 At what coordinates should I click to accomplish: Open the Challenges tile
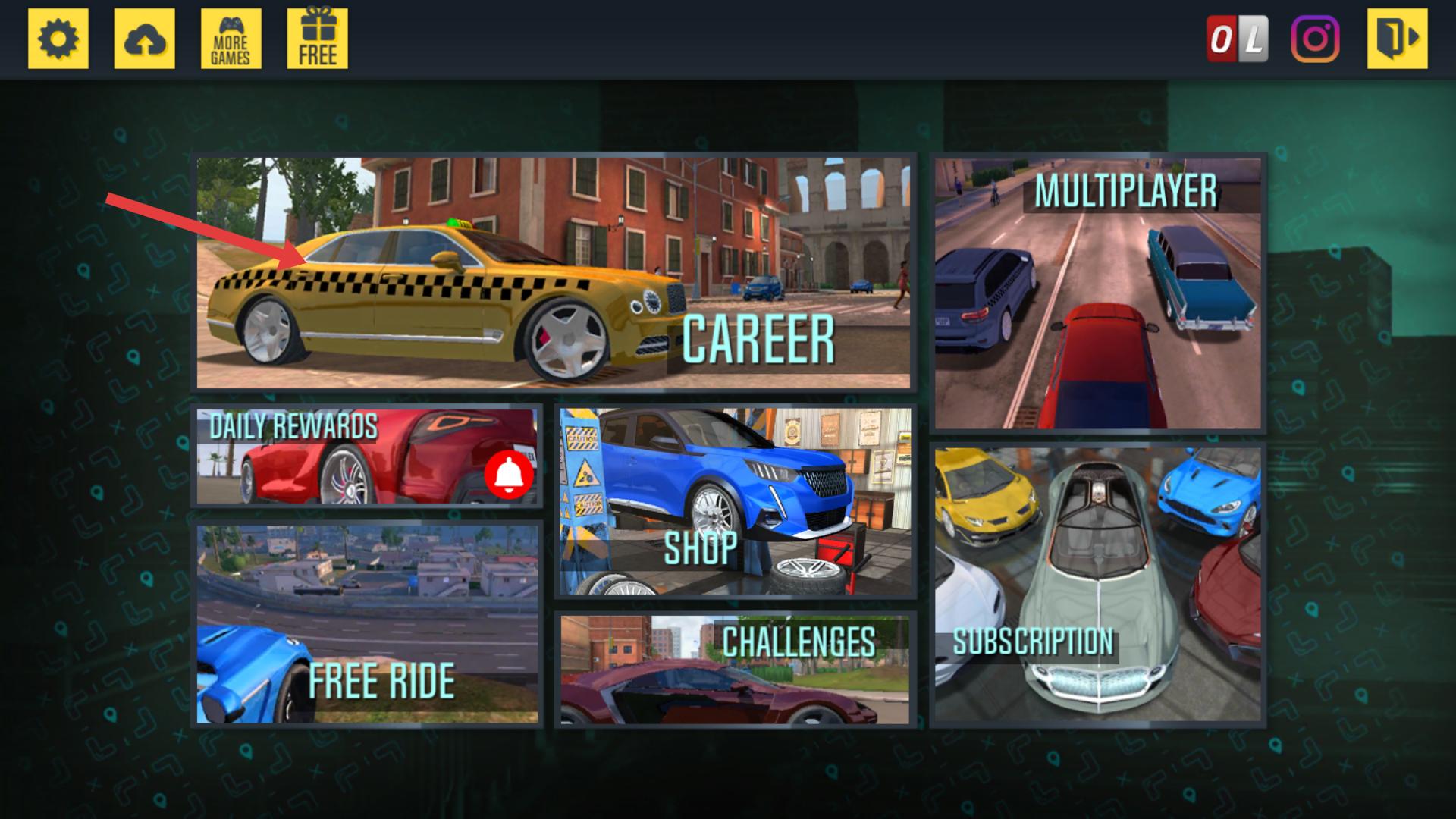click(735, 669)
